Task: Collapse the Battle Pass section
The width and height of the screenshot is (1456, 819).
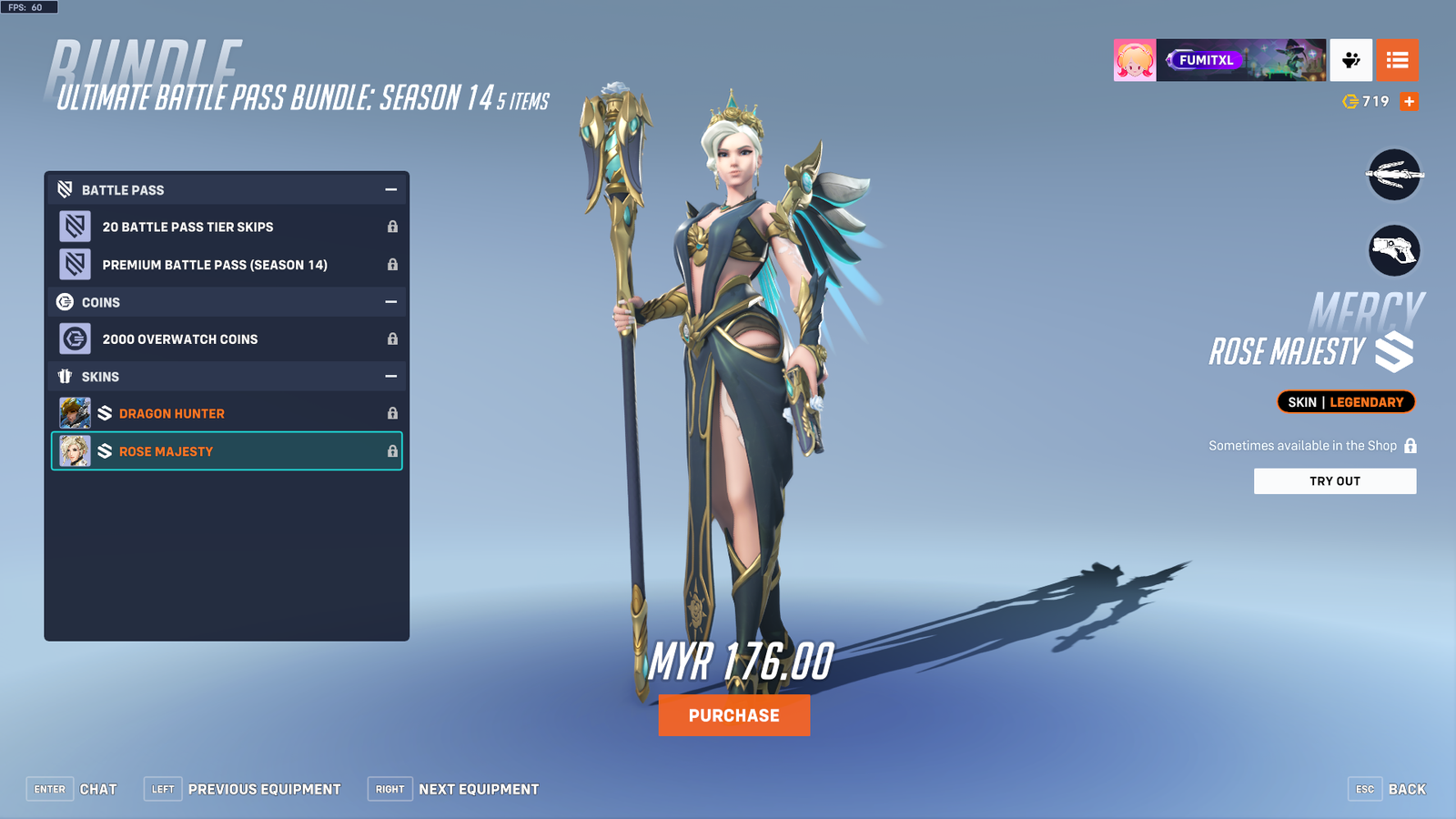Action: coord(392,189)
